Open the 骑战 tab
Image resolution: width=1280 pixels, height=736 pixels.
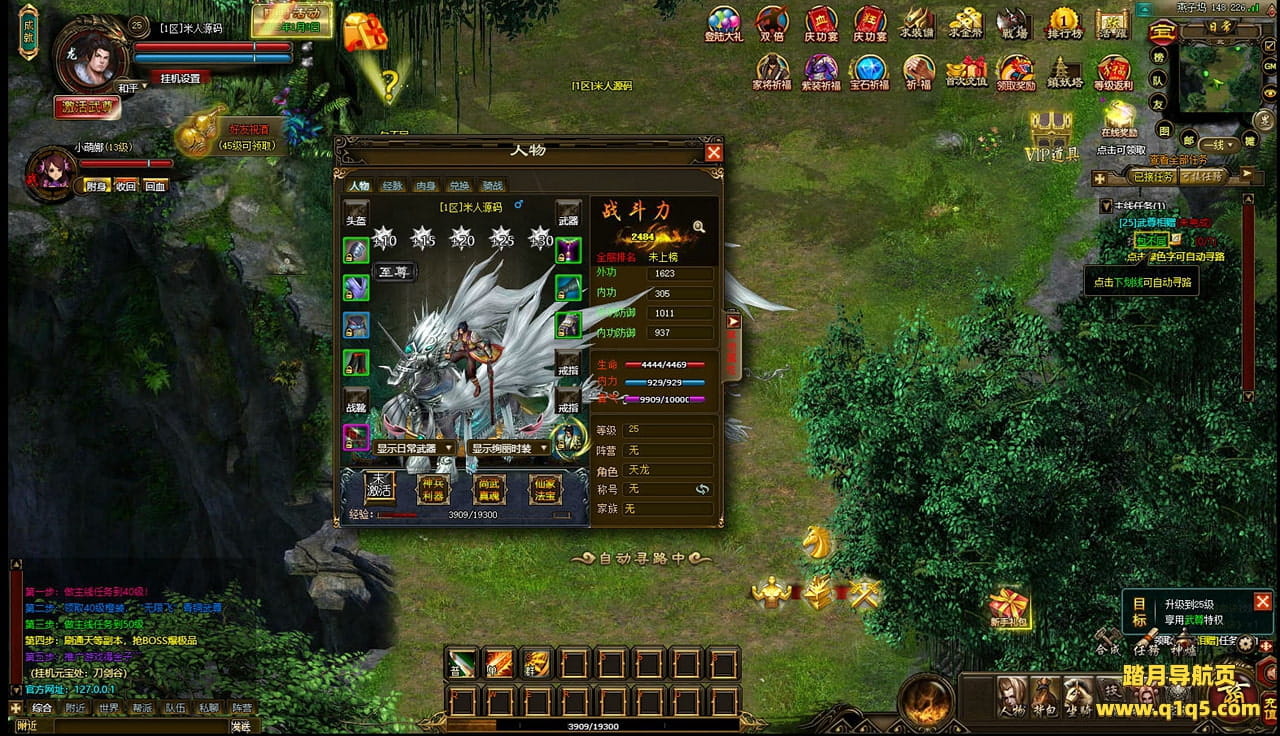click(x=492, y=186)
